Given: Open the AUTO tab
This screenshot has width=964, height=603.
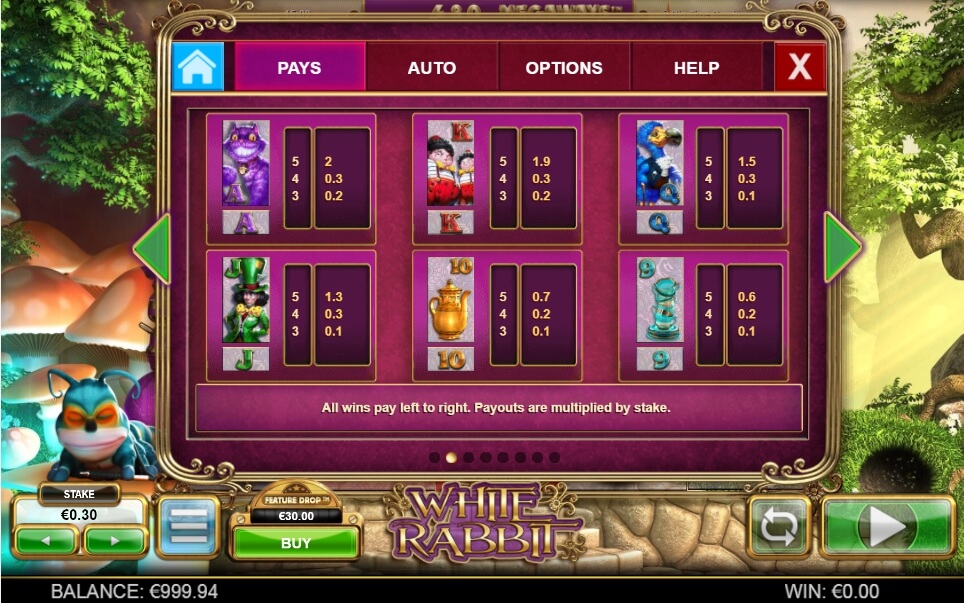Looking at the screenshot, I should (x=432, y=68).
